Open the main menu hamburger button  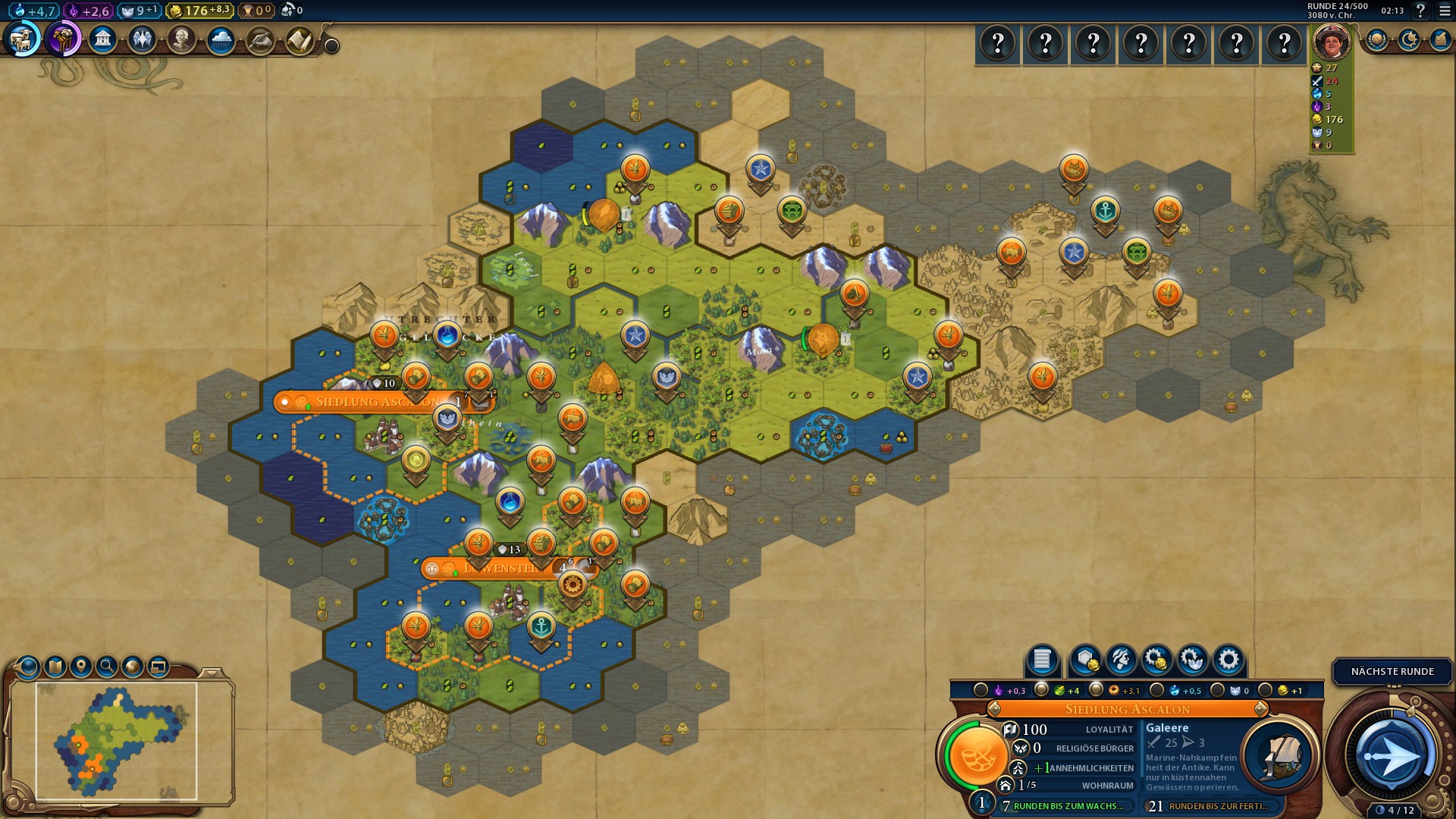click(1445, 11)
